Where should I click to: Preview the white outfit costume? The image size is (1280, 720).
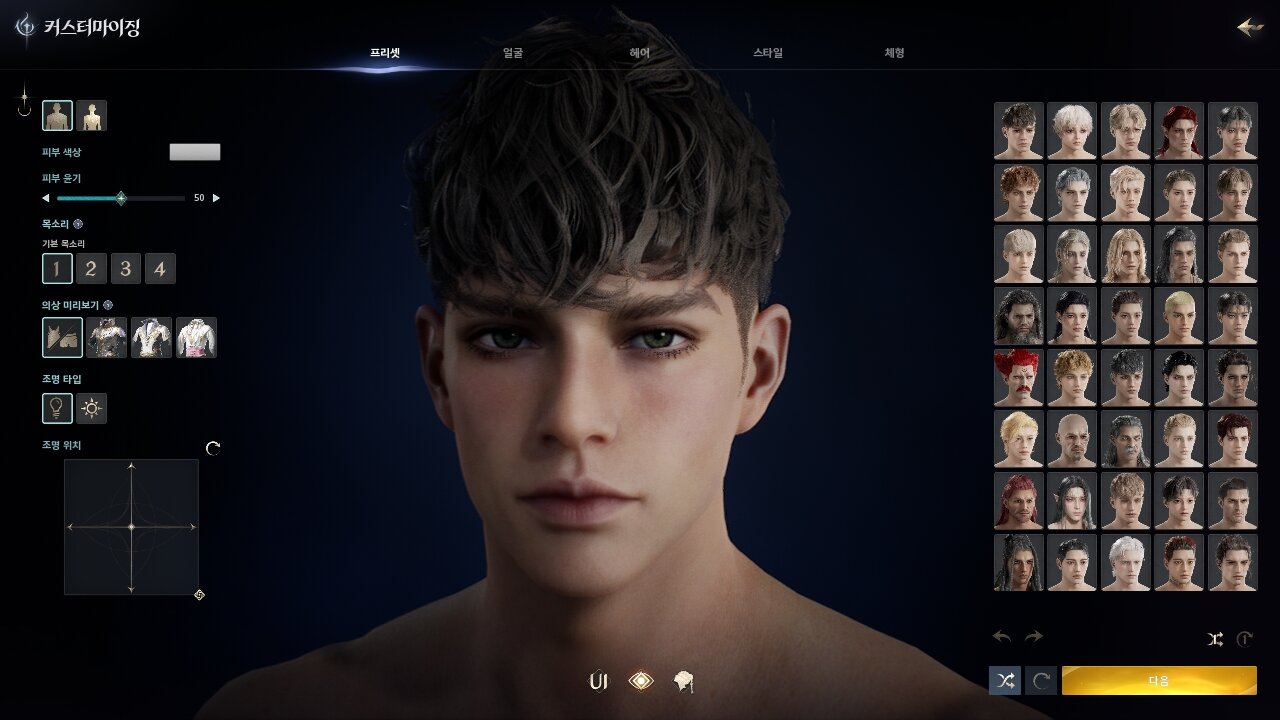[152, 338]
